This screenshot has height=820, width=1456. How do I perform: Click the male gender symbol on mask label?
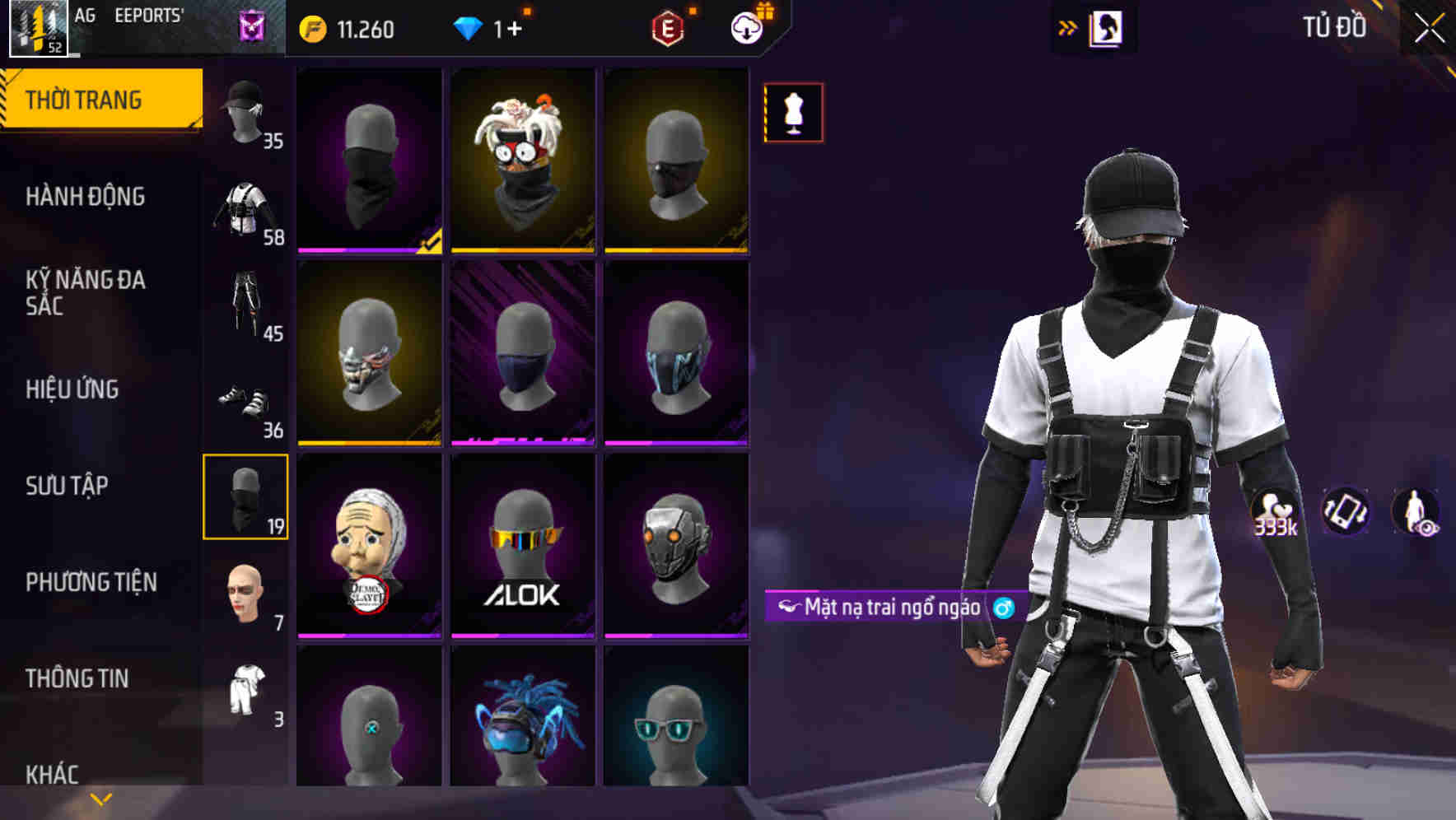tap(1001, 607)
